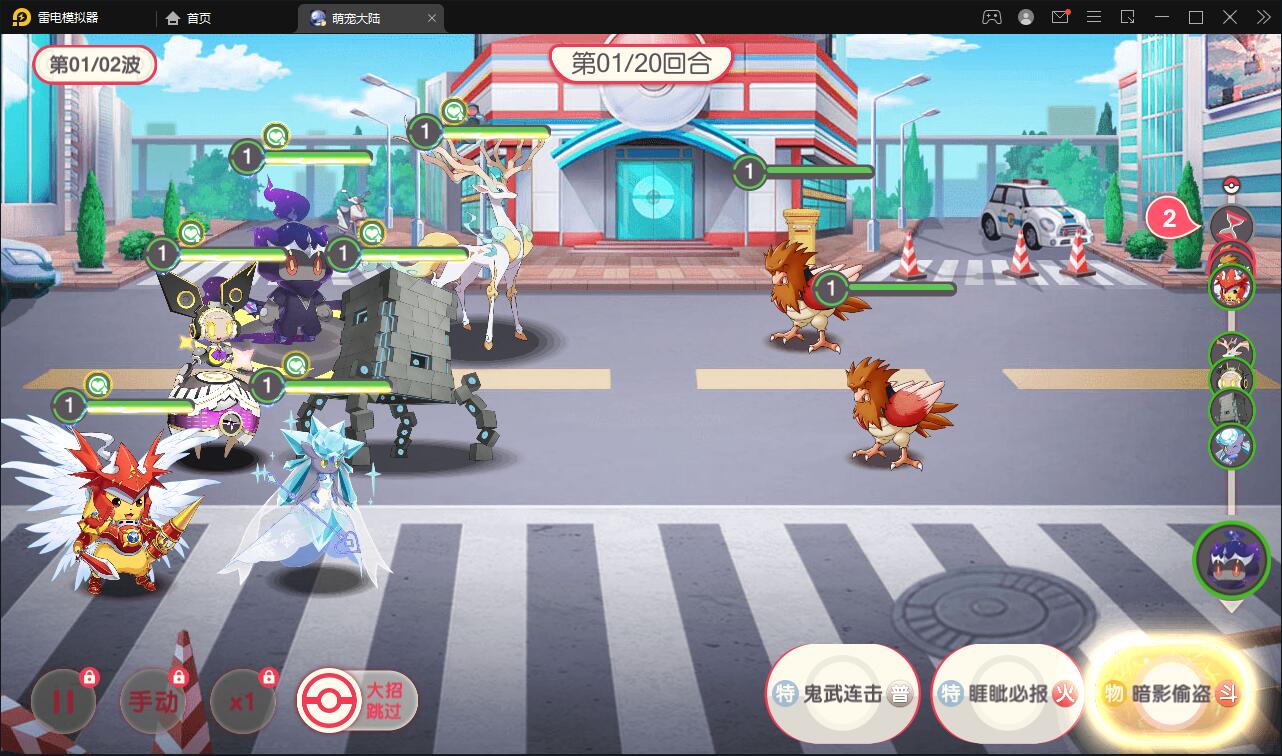Toggle the pause battle control
The height and width of the screenshot is (756, 1282).
63,701
